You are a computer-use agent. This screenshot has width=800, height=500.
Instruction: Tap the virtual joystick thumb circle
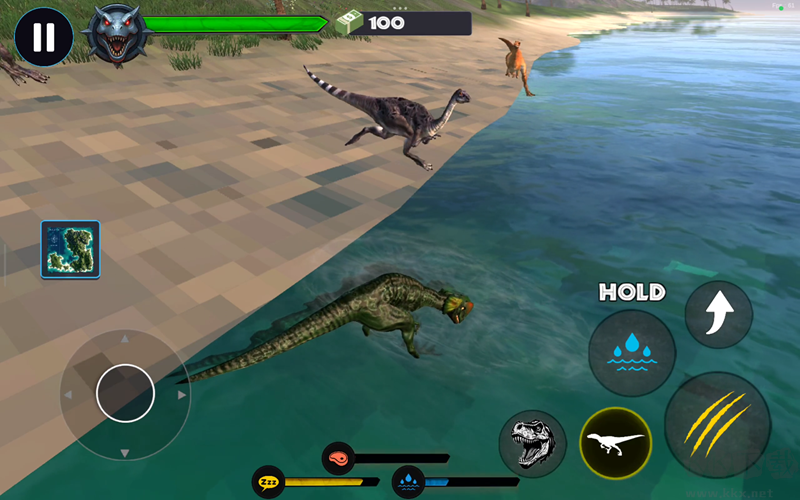coord(125,393)
